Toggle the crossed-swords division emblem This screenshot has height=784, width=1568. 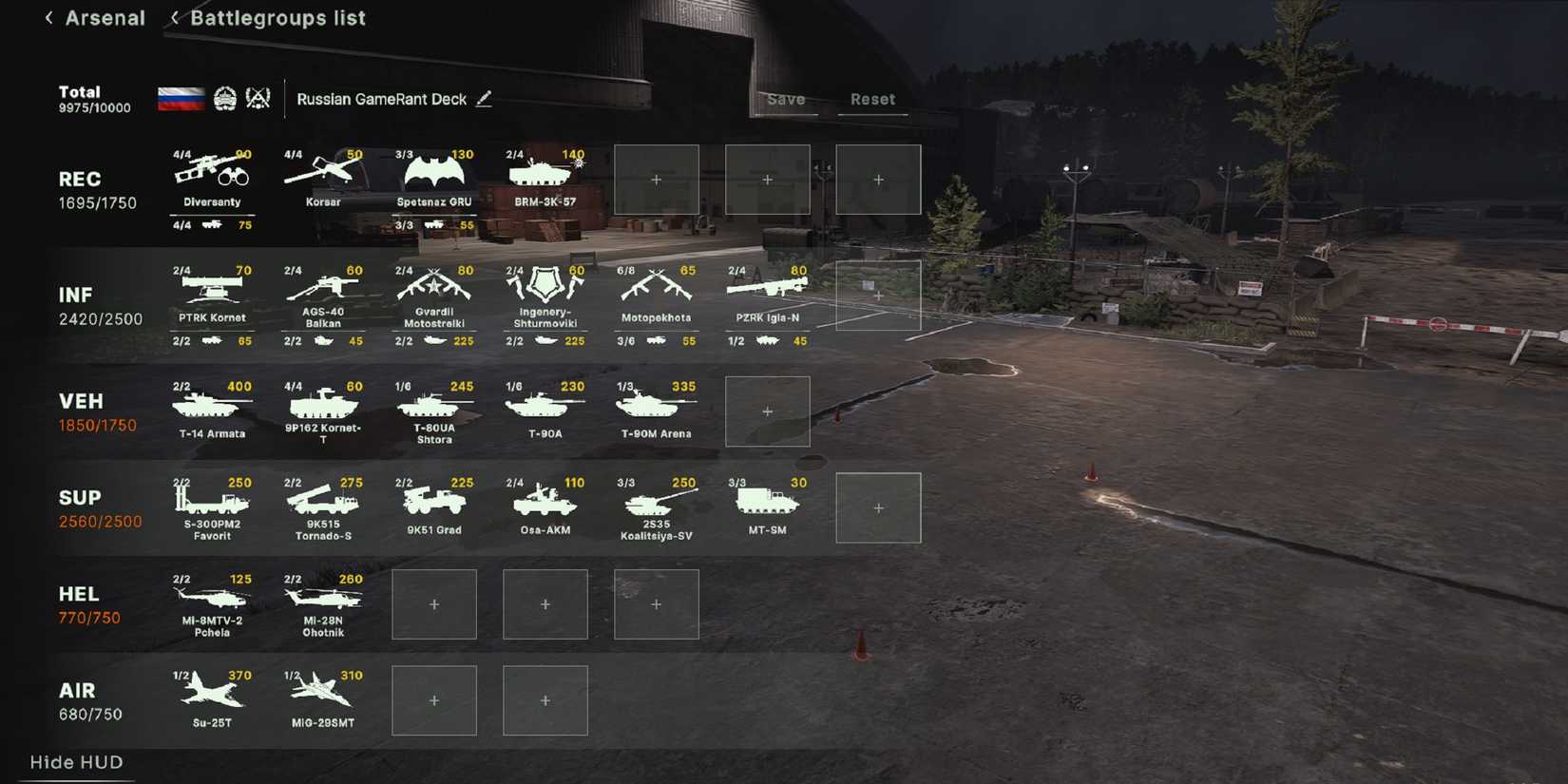coord(256,97)
